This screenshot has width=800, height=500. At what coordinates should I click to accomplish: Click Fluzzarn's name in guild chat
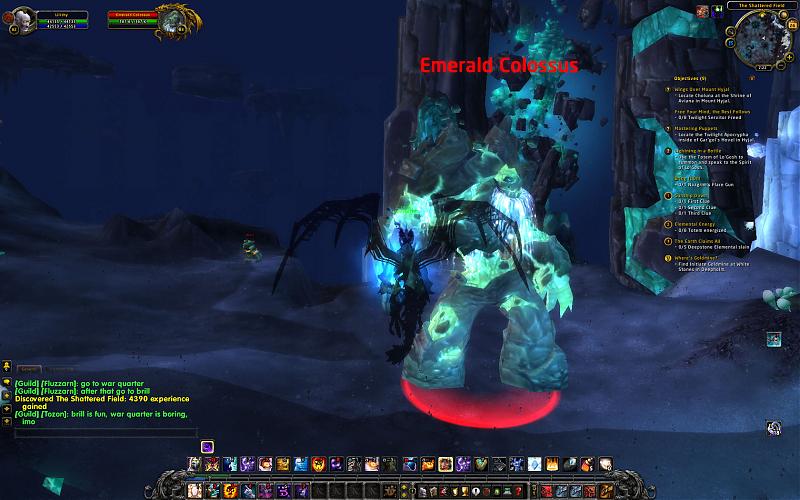click(57, 383)
